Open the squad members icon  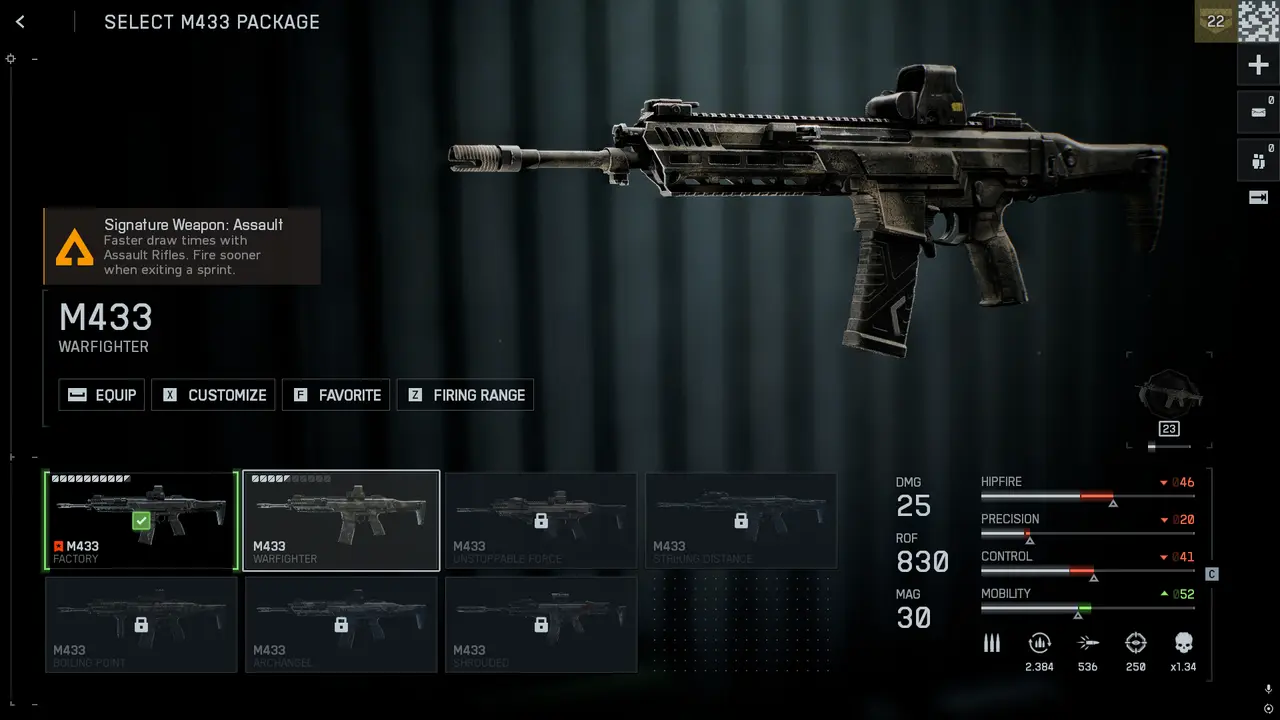1258,158
